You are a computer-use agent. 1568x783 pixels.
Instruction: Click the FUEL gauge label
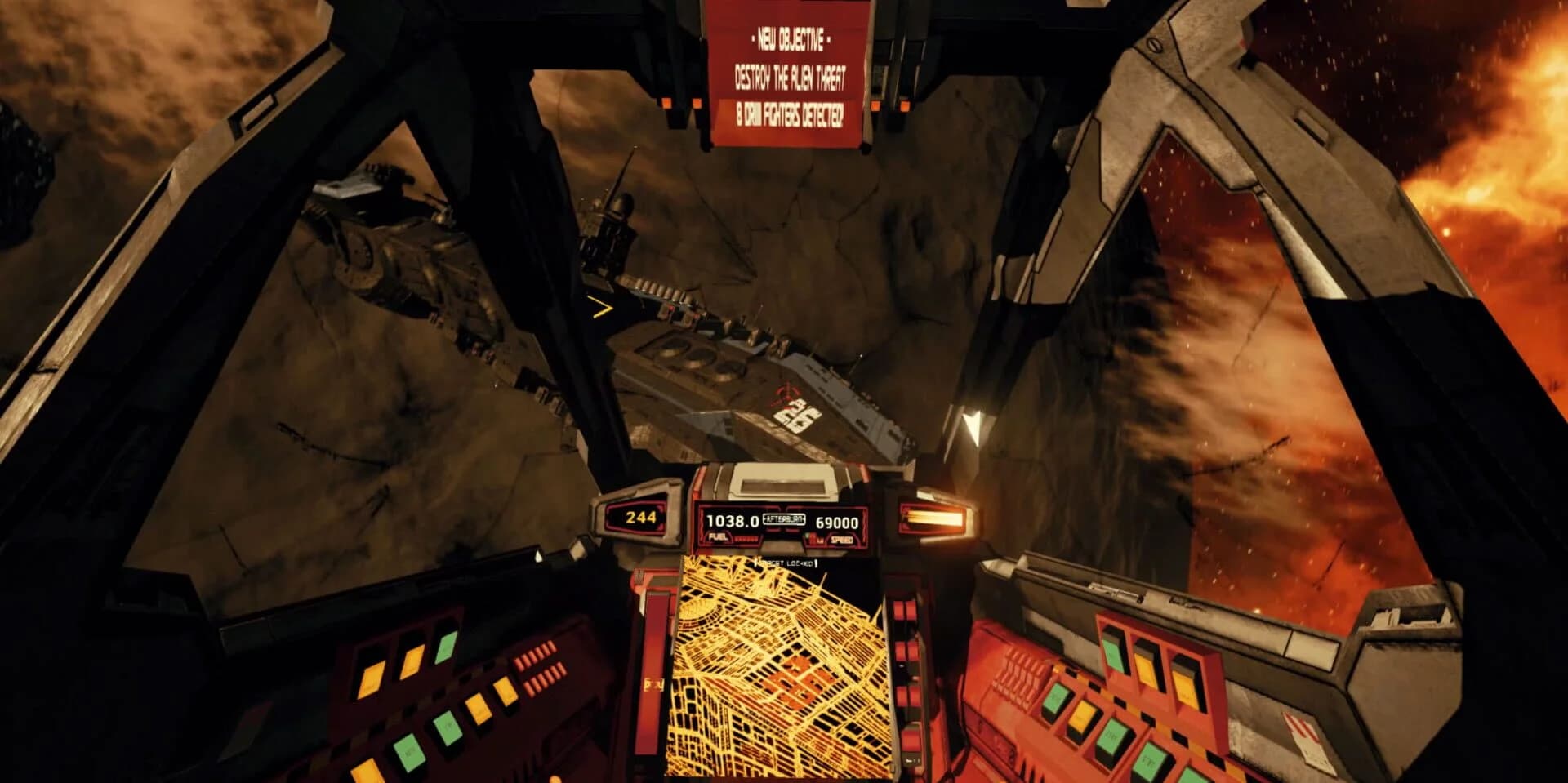coord(717,539)
